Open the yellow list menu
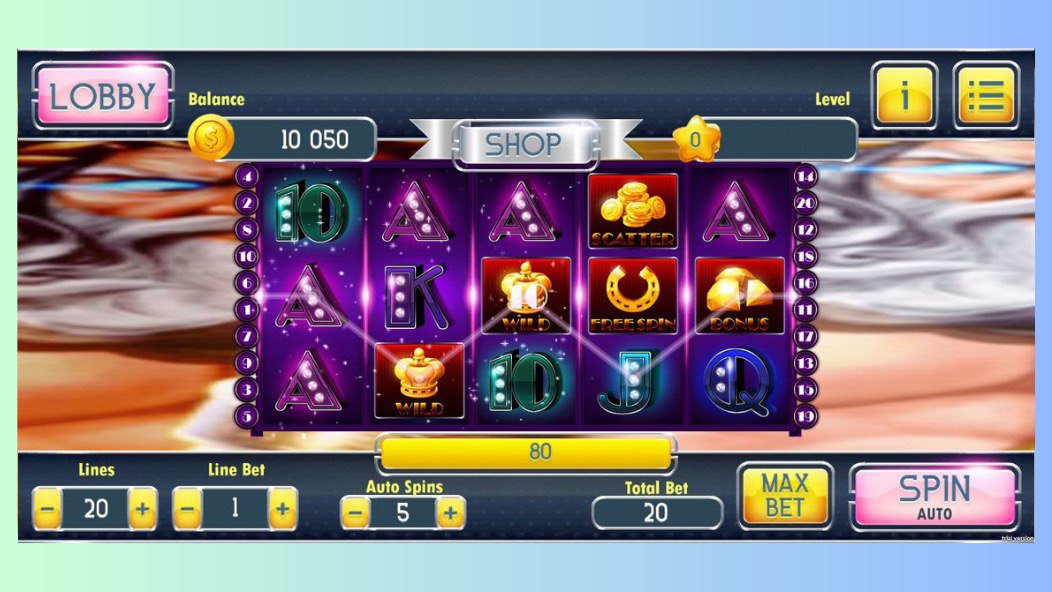Viewport: 1052px width, 592px height. 986,96
